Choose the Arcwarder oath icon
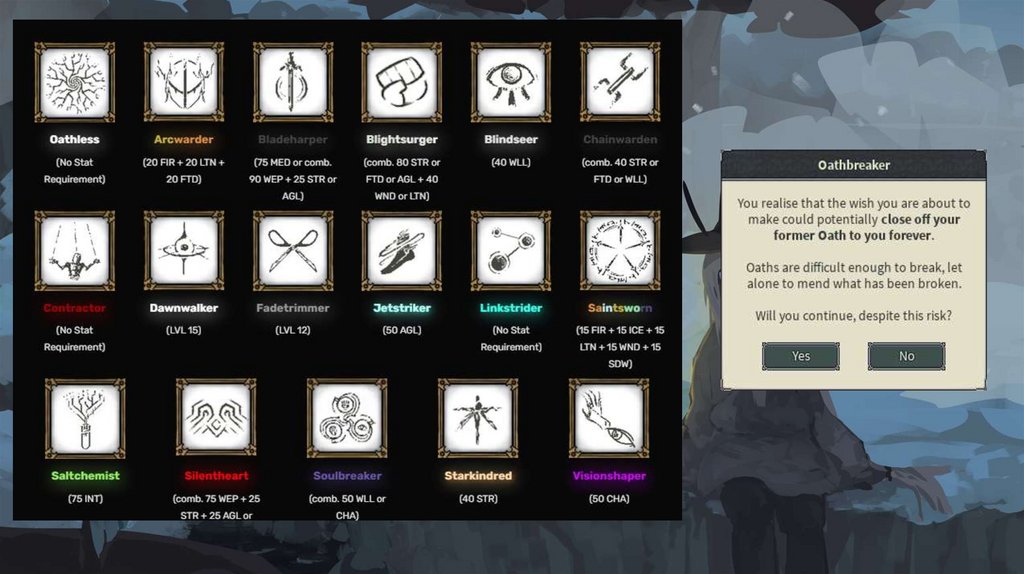 pos(184,82)
